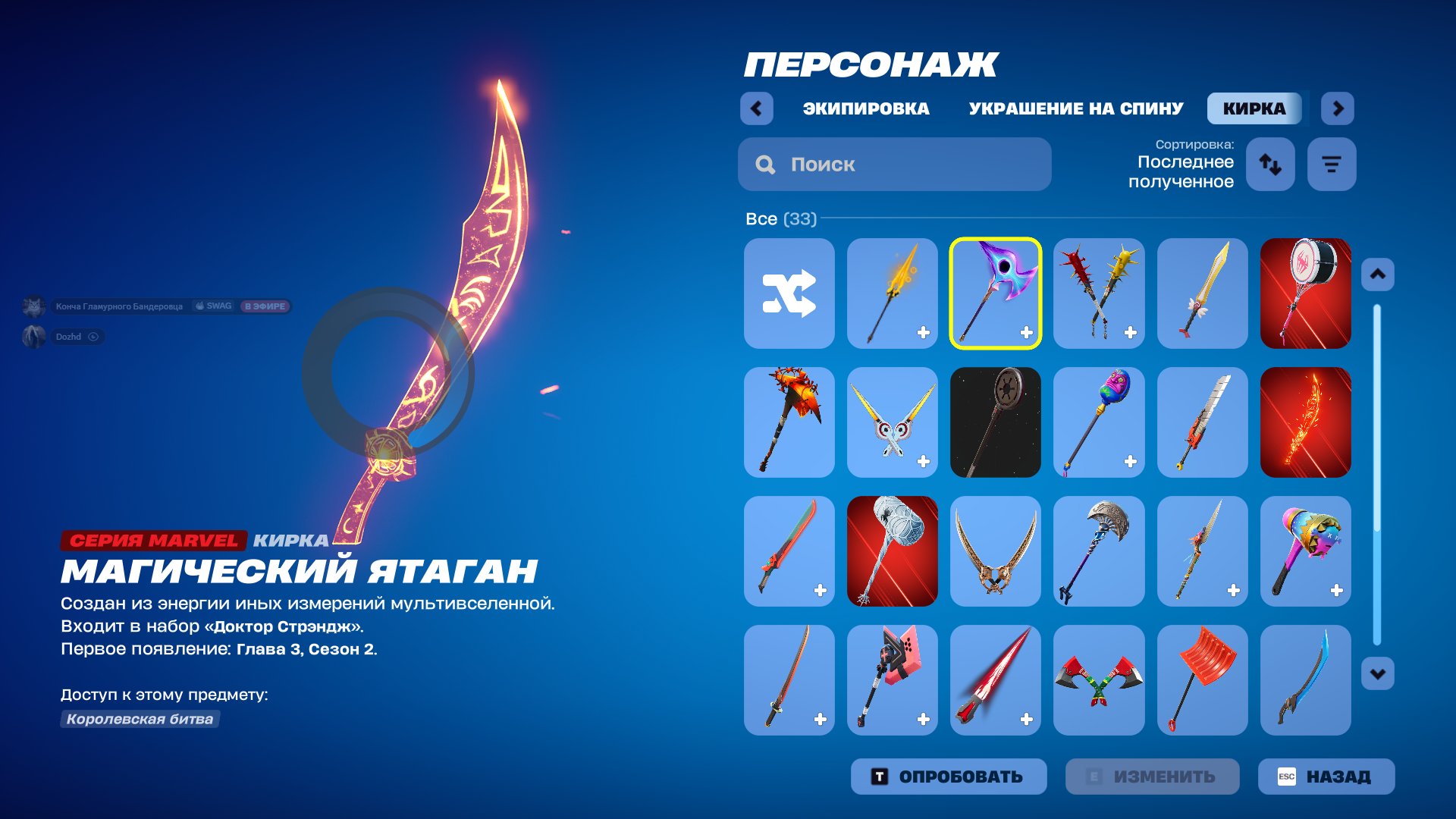Open the ЭКИПИРОВКА section

point(866,108)
